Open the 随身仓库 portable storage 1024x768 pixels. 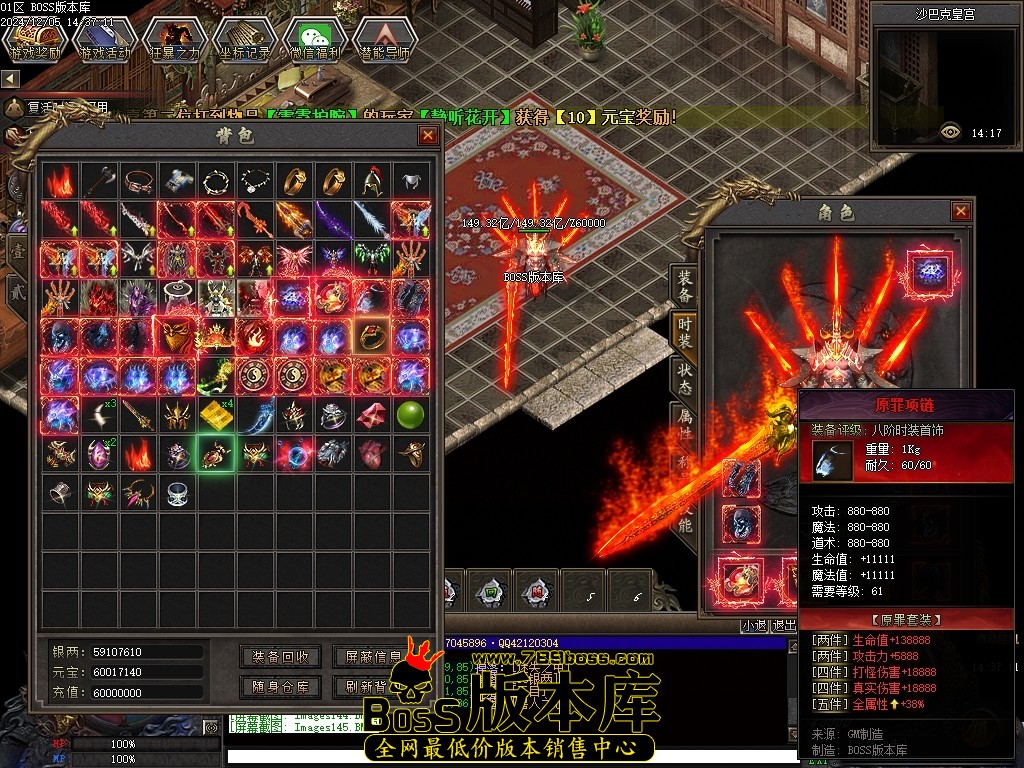[x=280, y=687]
